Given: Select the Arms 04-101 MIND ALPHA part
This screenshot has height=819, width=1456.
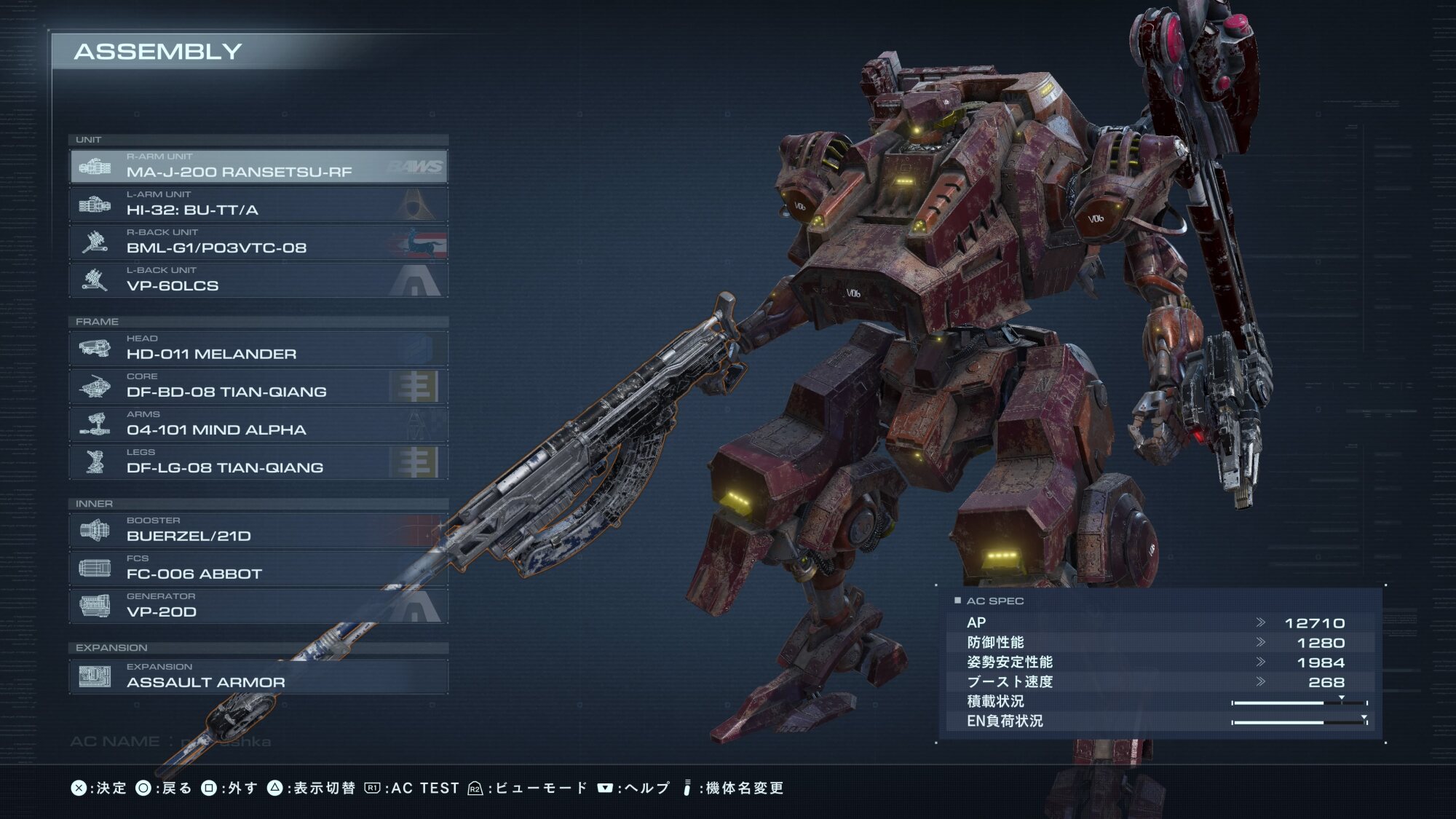Looking at the screenshot, I should [258, 424].
